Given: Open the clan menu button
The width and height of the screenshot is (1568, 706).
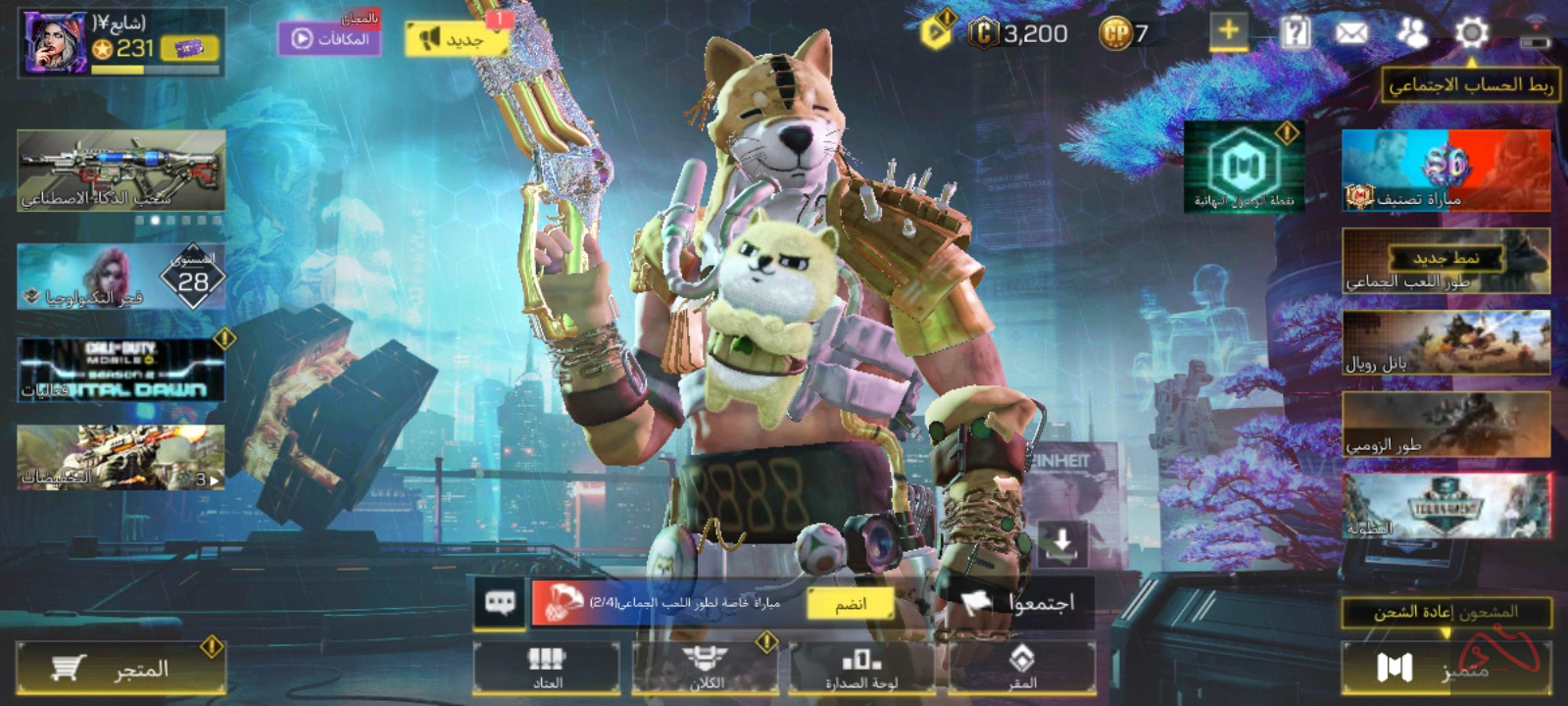Looking at the screenshot, I should (x=706, y=668).
